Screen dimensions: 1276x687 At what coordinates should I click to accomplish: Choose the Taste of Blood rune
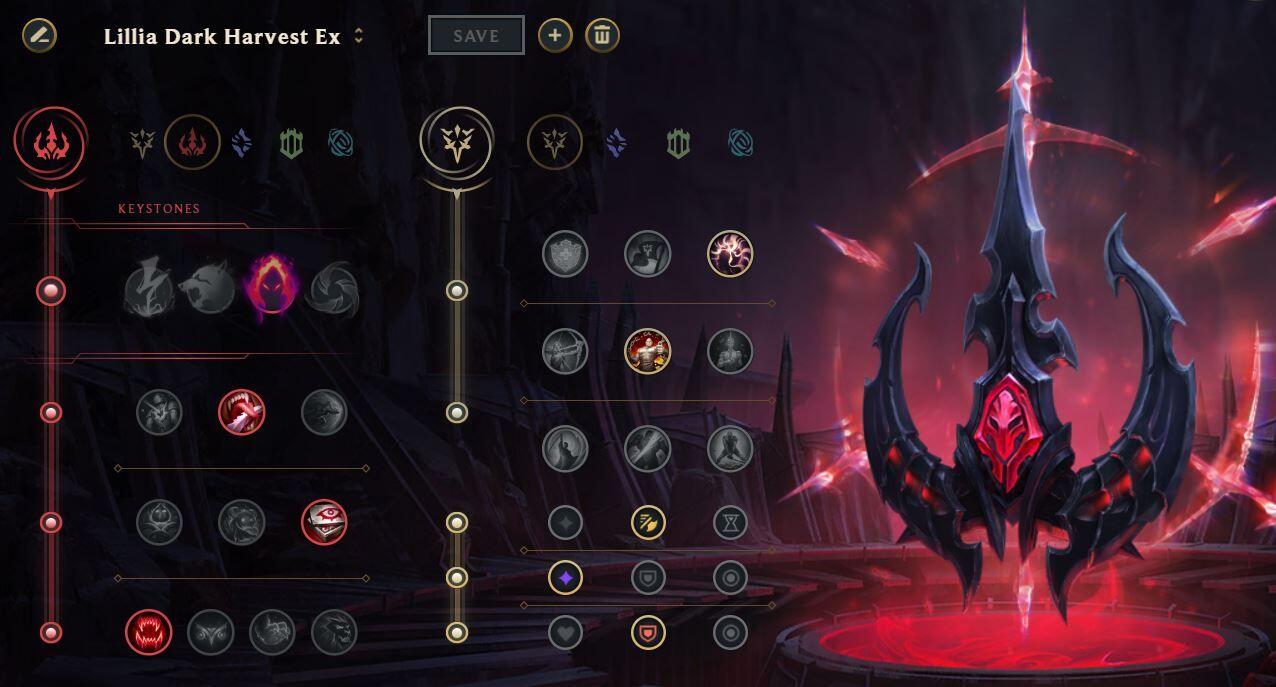[242, 412]
